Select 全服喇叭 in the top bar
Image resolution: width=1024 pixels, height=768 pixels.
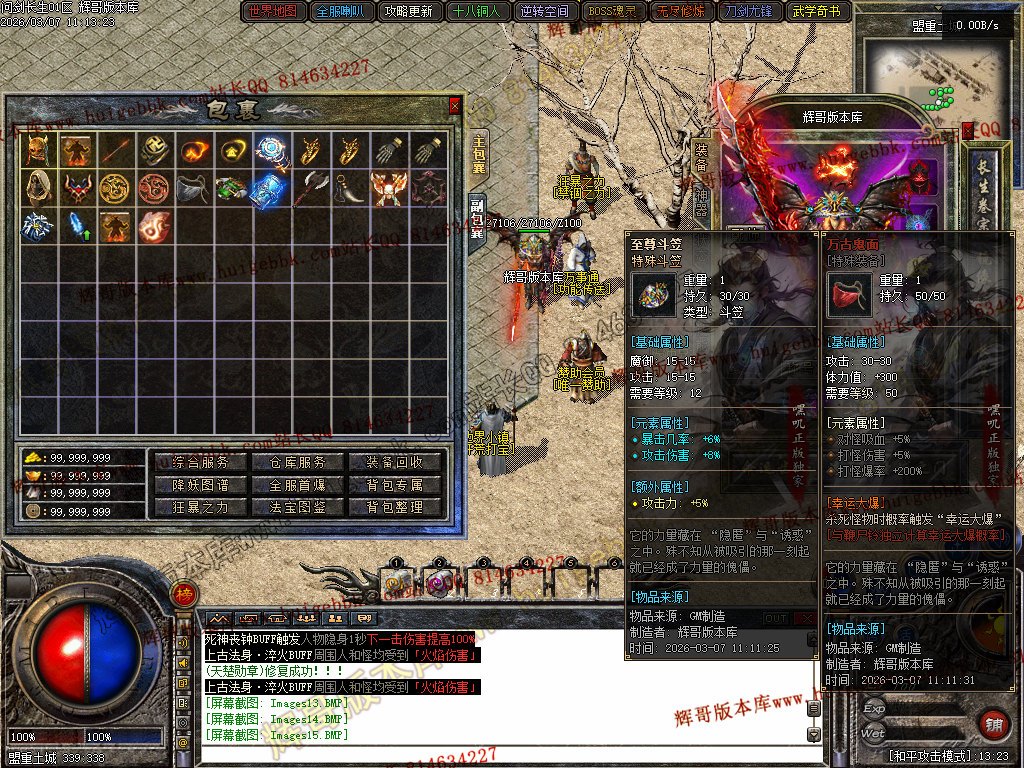[342, 12]
